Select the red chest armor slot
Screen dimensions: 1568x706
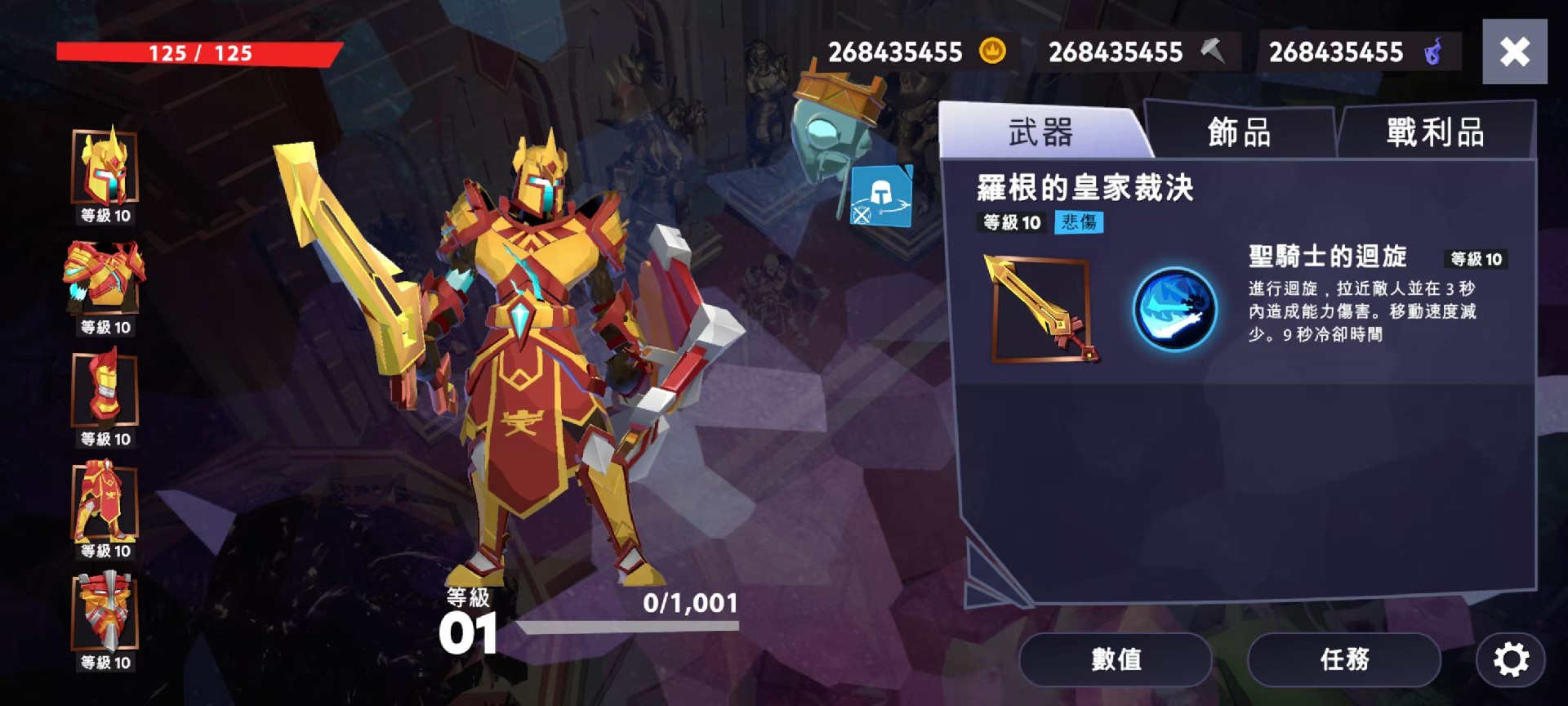[105, 279]
